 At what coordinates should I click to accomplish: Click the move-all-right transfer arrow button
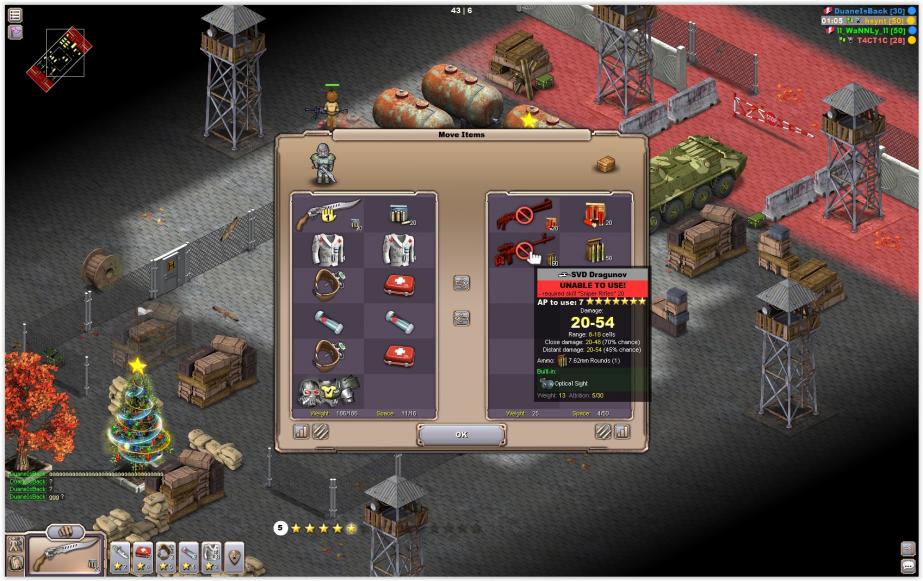(462, 284)
